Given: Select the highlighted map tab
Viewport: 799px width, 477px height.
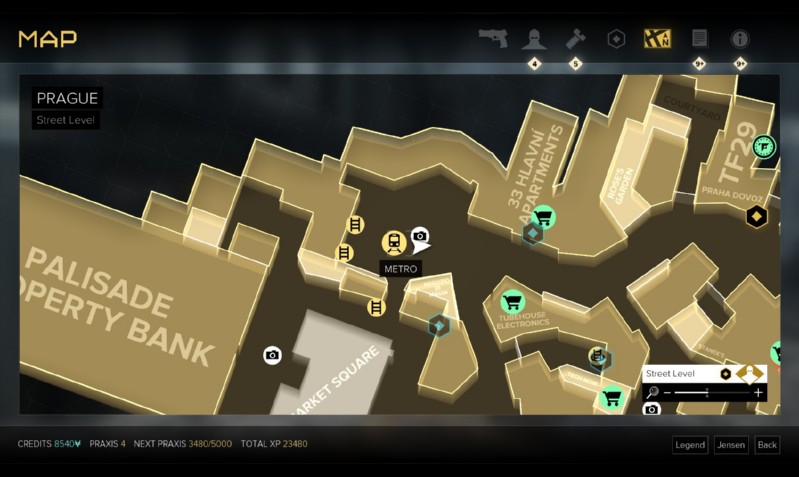Looking at the screenshot, I should pos(658,39).
